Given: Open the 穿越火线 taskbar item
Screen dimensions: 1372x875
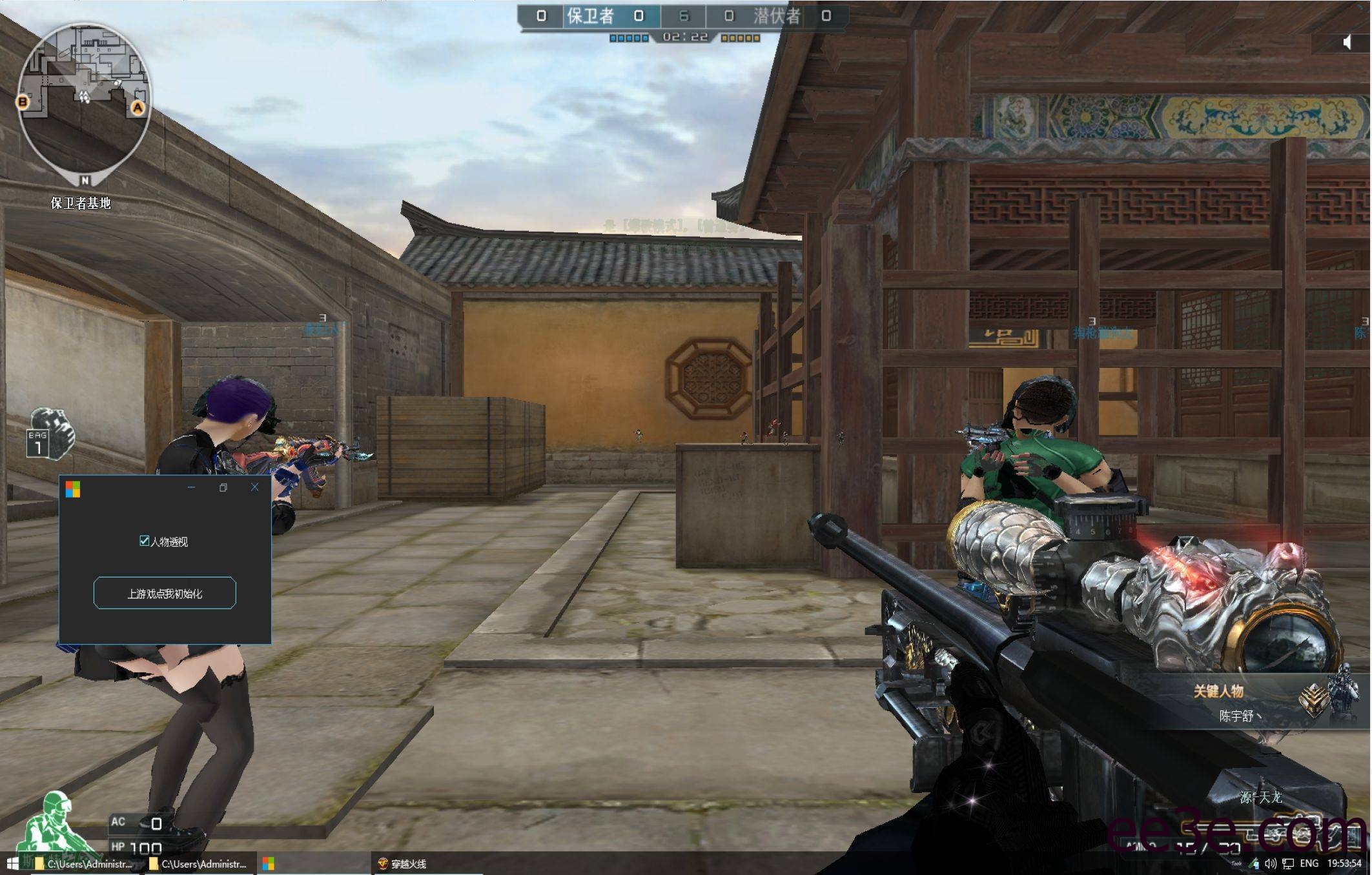Looking at the screenshot, I should pyautogui.click(x=403, y=863).
